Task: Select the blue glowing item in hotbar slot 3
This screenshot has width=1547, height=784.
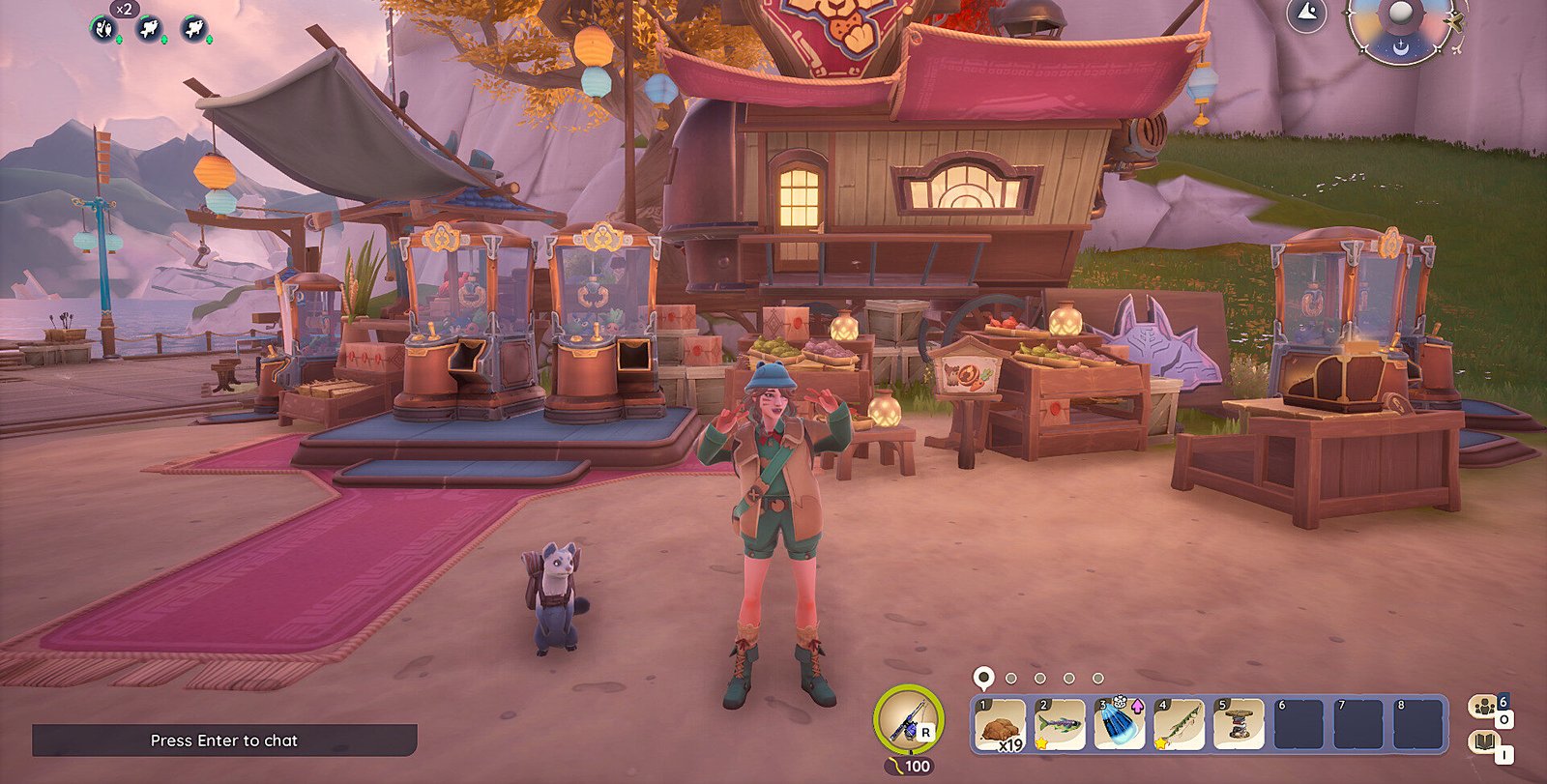Action: pyautogui.click(x=1120, y=724)
